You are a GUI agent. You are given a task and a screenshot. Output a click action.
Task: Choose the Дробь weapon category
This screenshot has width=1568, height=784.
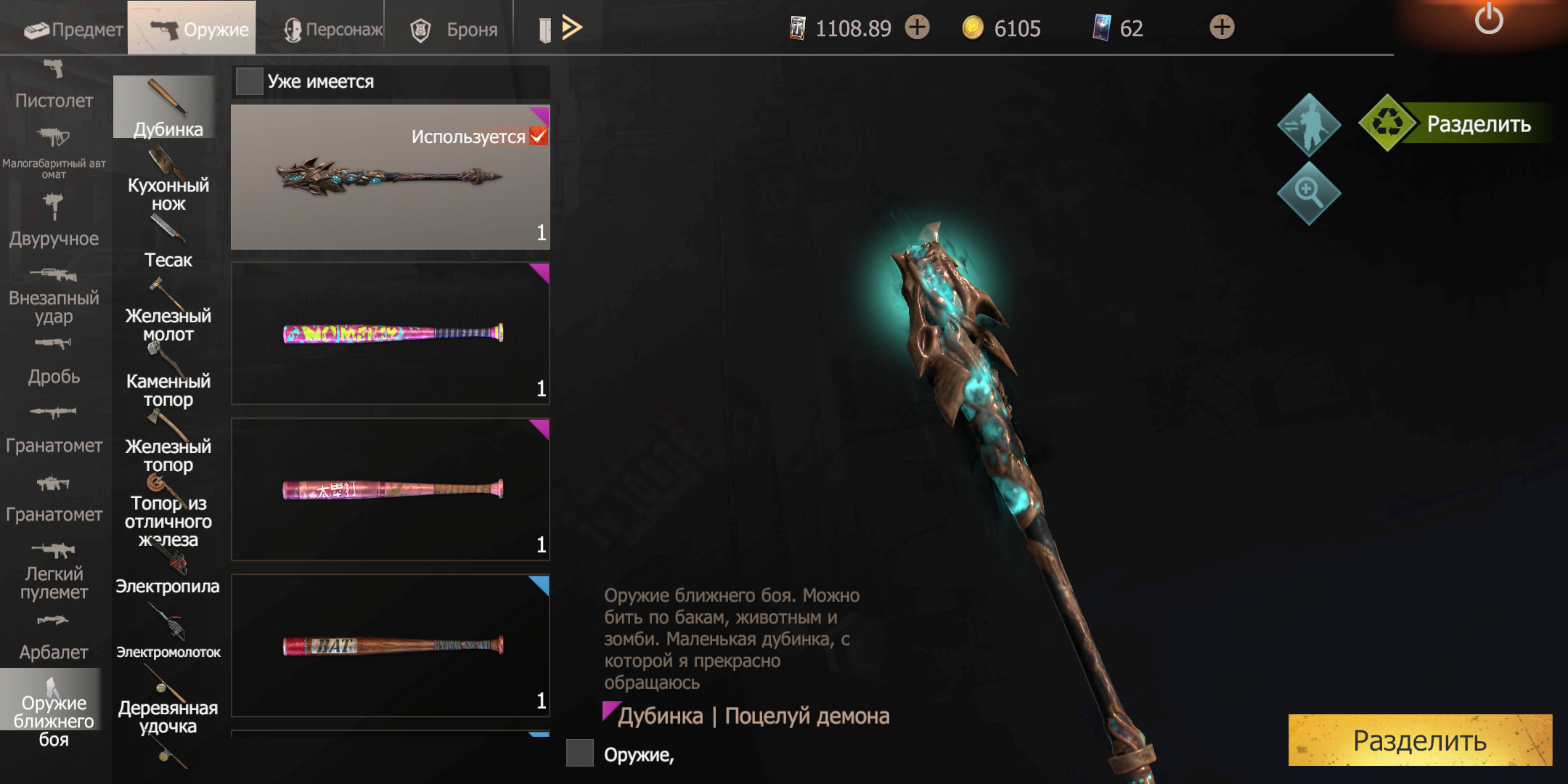(x=54, y=363)
